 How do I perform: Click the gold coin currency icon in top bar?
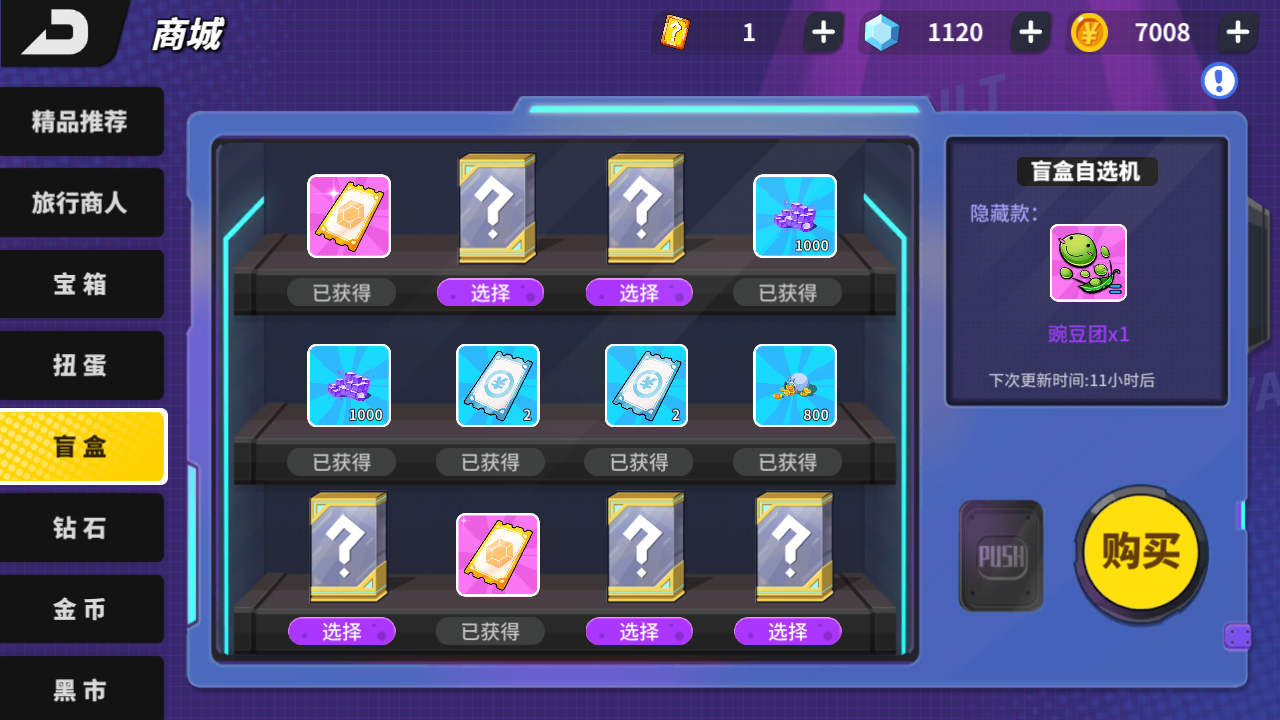1092,32
